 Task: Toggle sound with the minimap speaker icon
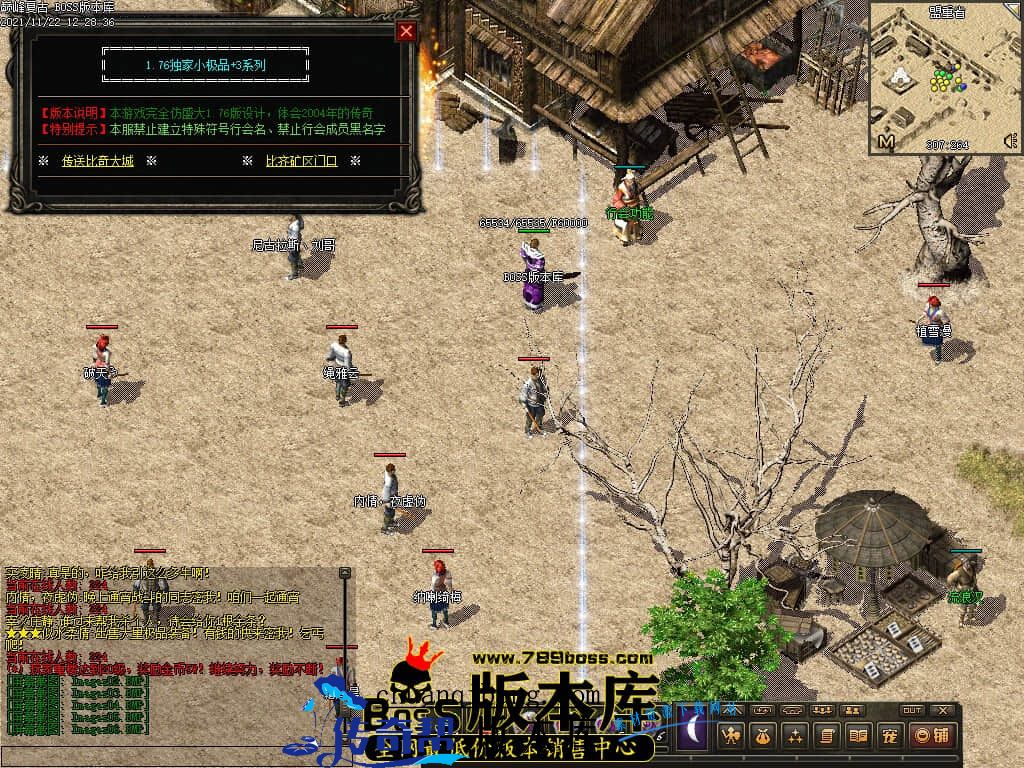(1010, 140)
